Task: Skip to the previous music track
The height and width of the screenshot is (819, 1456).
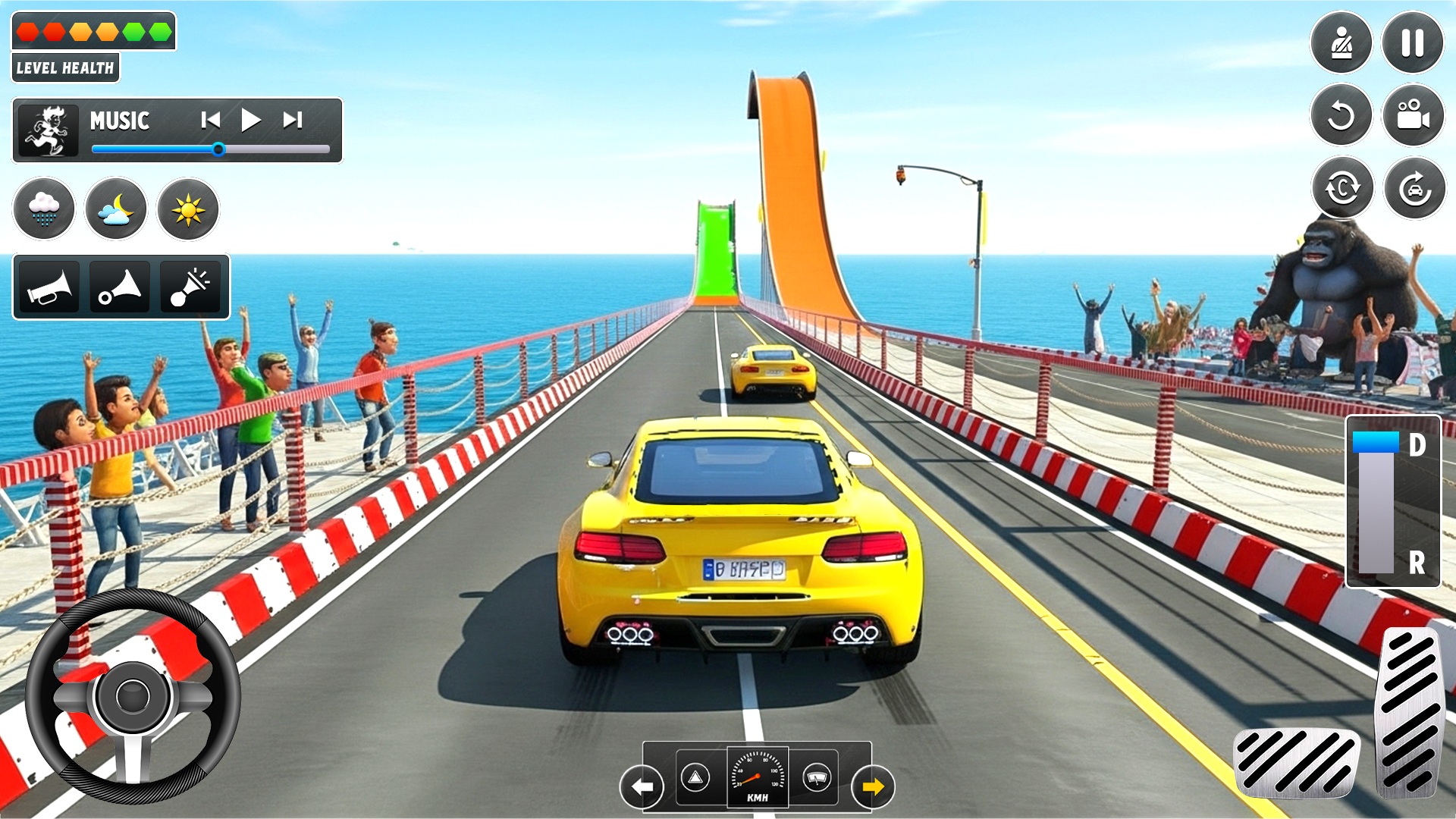Action: pyautogui.click(x=210, y=120)
